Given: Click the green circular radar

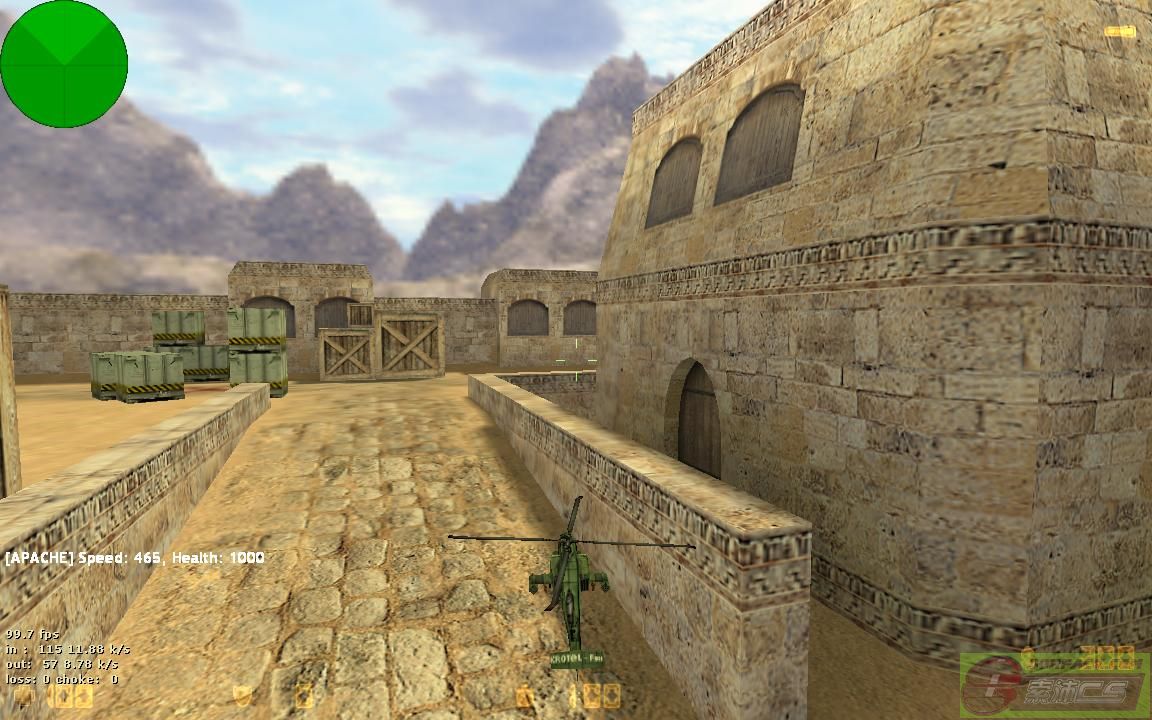Looking at the screenshot, I should [64, 64].
